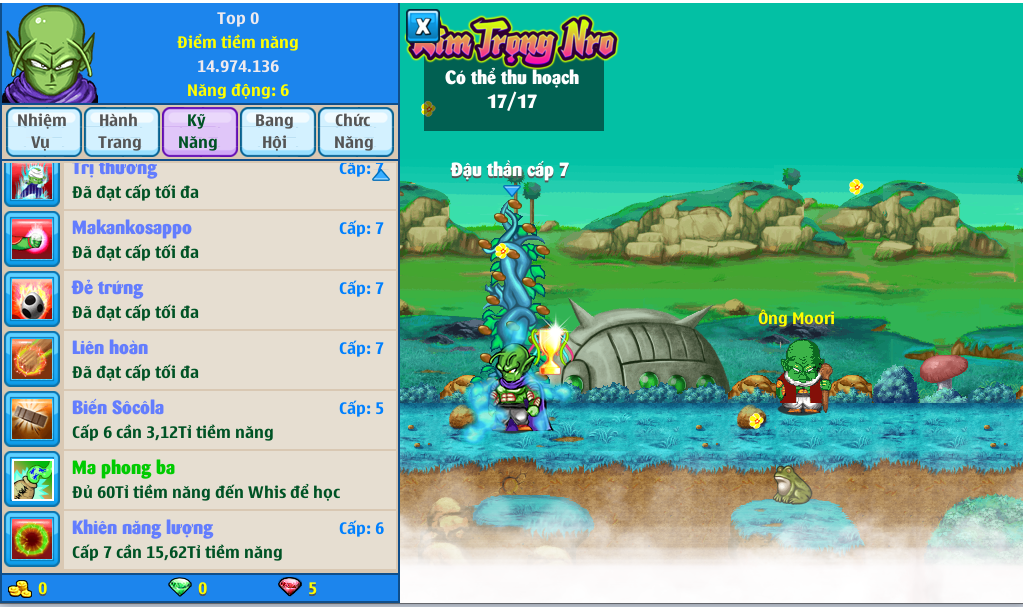The height and width of the screenshot is (607, 1023).
Task: Click the red ruby currency icon
Action: click(x=288, y=587)
